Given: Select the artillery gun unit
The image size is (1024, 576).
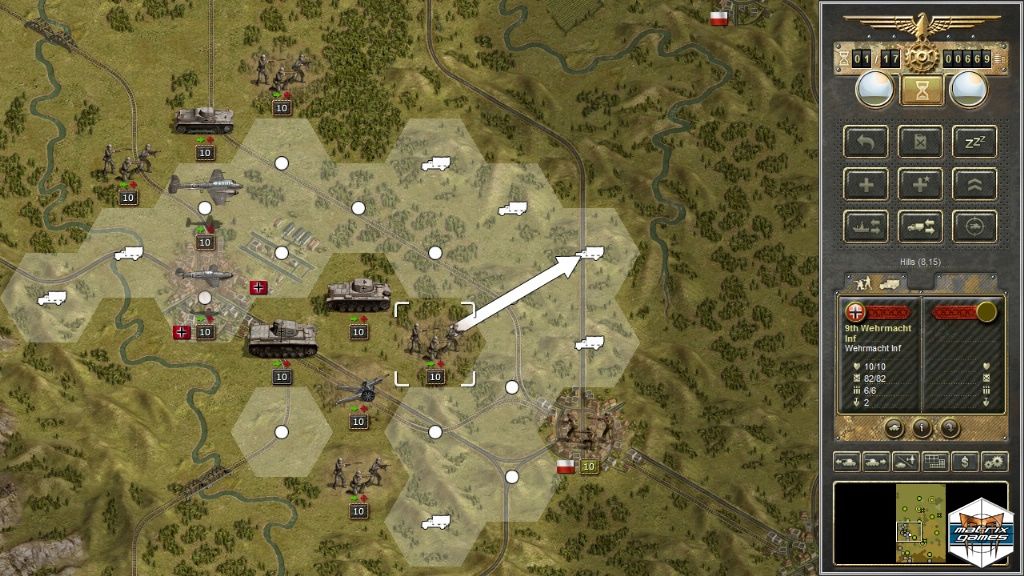Looking at the screenshot, I should coord(360,391).
